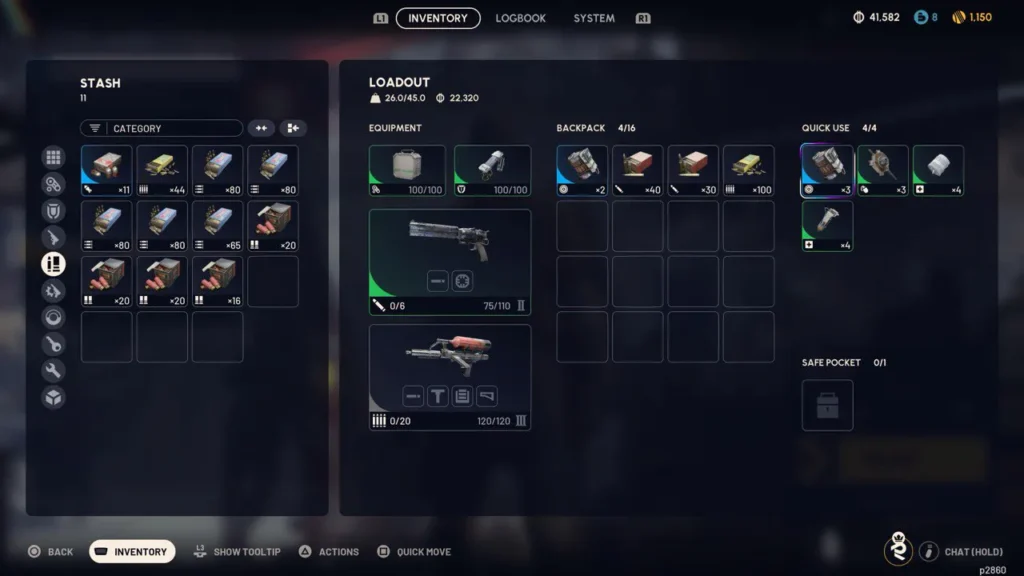Select the stash ammo stack of 11
Viewport: 1024px width, 576px height.
106,171
